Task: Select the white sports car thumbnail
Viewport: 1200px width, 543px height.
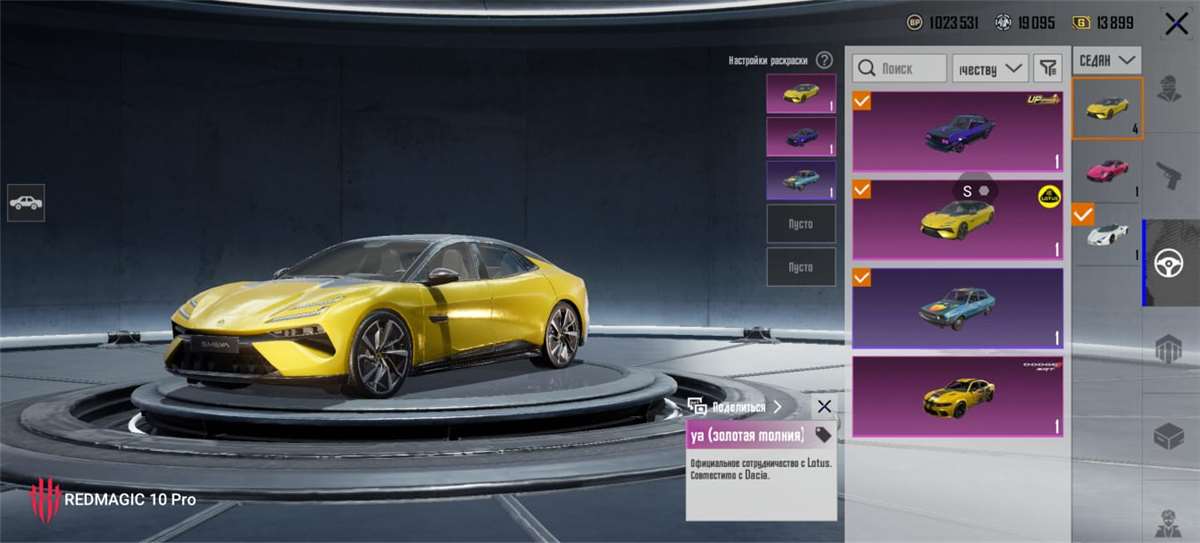Action: point(1107,236)
